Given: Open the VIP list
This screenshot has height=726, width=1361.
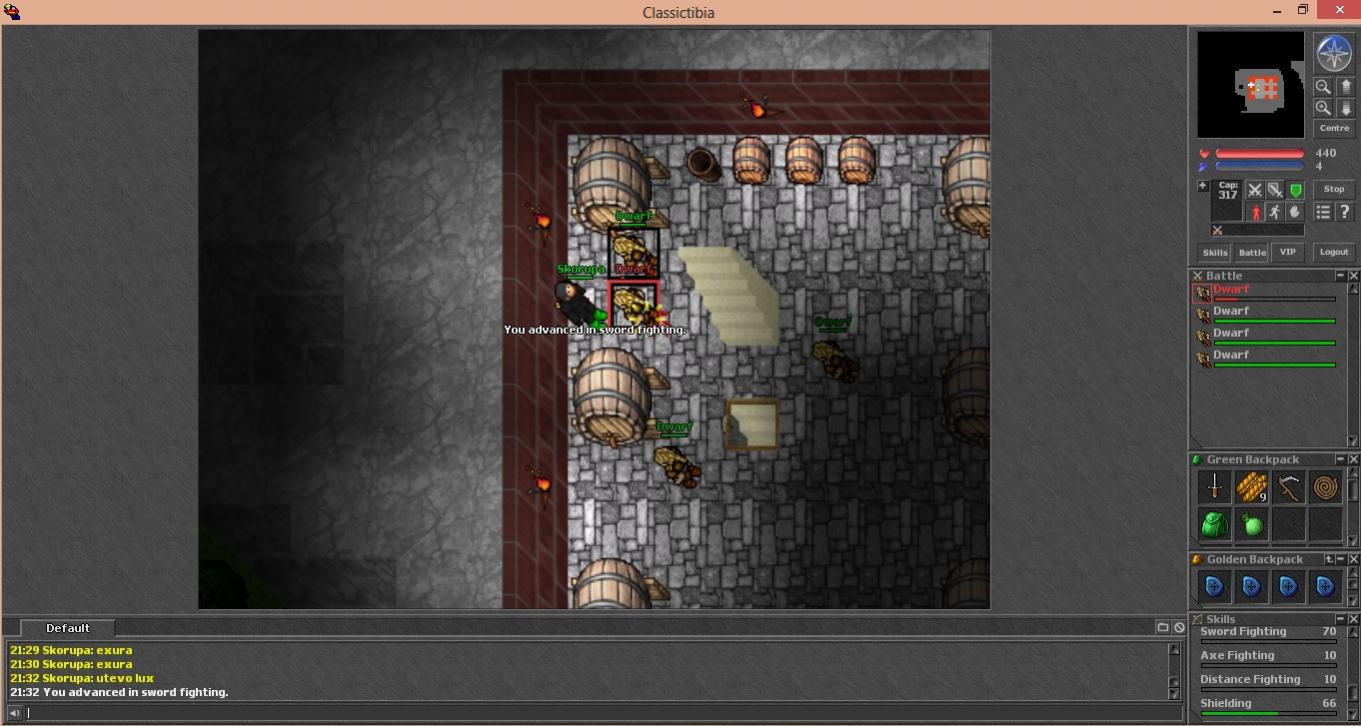Looking at the screenshot, I should point(1287,253).
